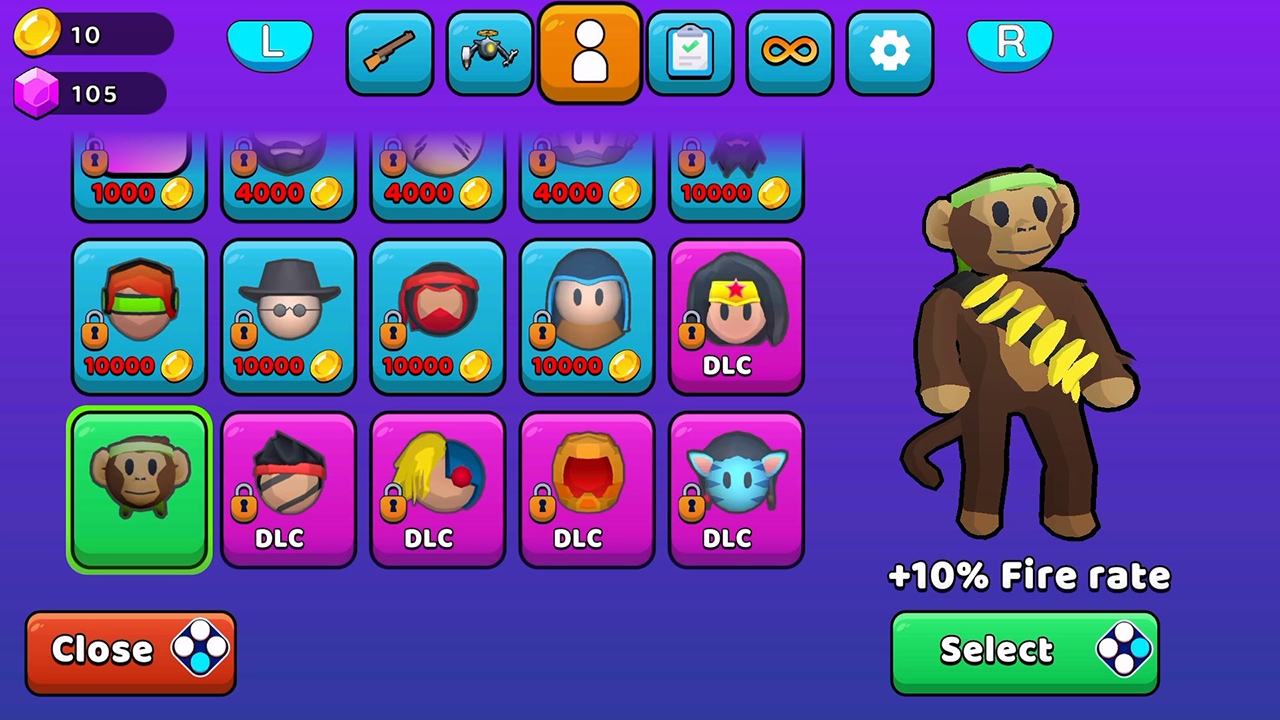1280x720 pixels.
Task: Pick the red motorcycle helmet skin
Action: pos(438,316)
